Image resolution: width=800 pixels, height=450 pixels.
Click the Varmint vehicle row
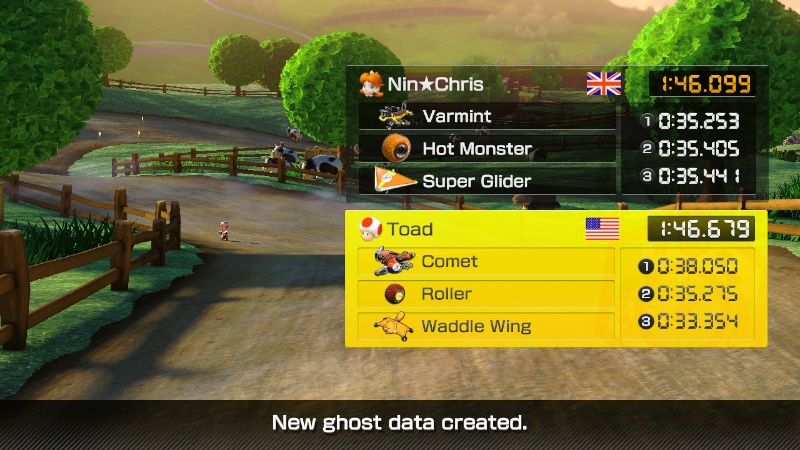(487, 116)
